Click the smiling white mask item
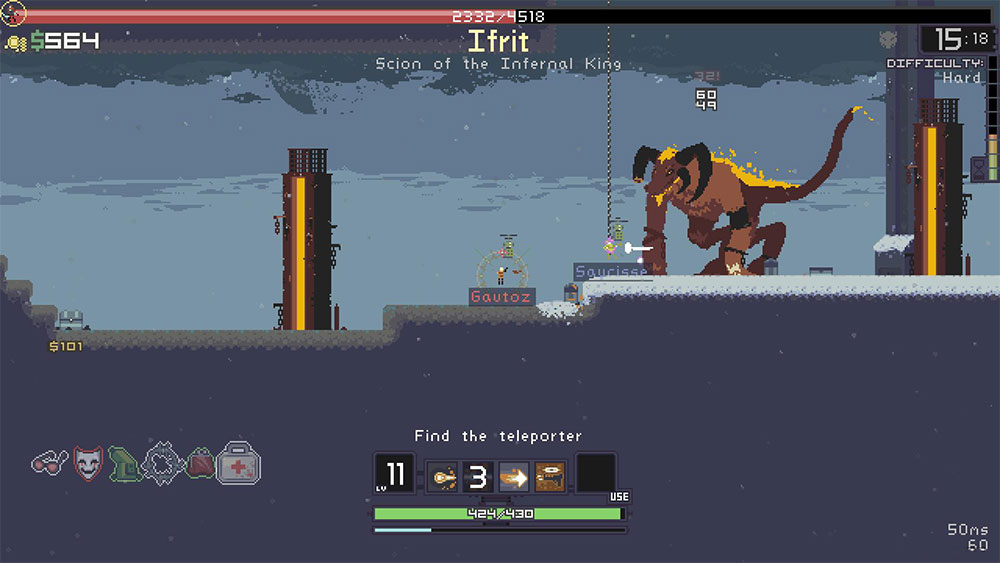Screen dimensions: 1000x563 click(88, 463)
